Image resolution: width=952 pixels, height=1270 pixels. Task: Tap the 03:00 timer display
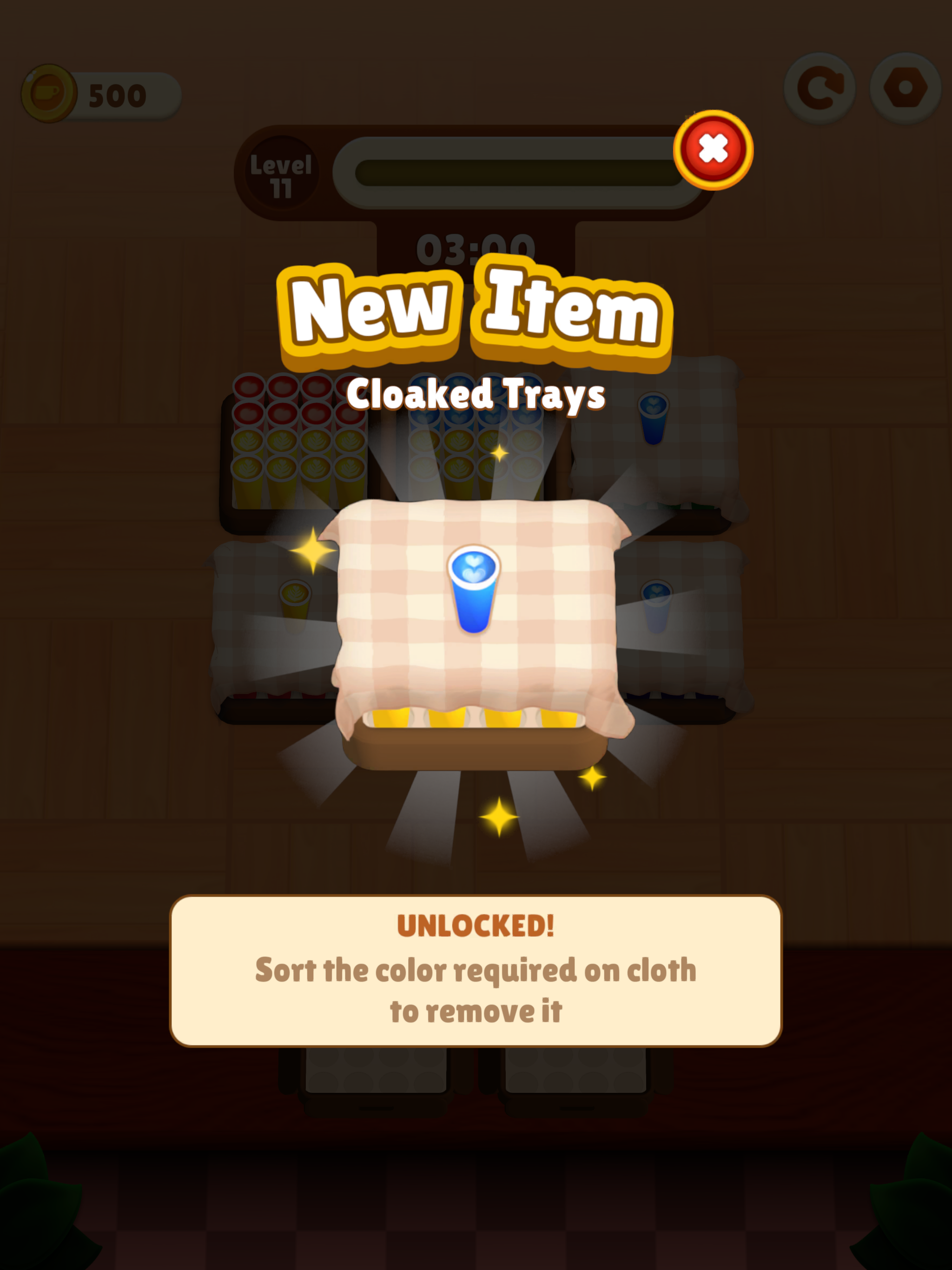pyautogui.click(x=476, y=247)
